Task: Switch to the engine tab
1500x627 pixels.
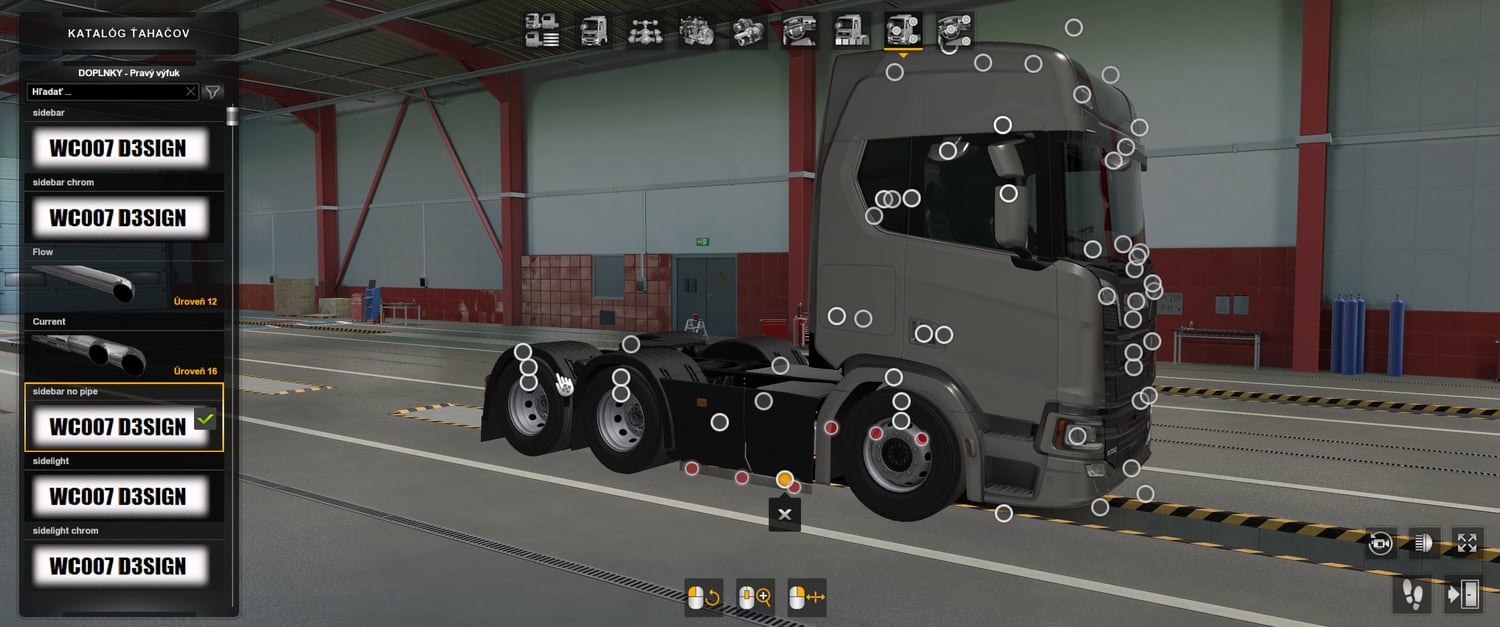Action: pos(697,30)
